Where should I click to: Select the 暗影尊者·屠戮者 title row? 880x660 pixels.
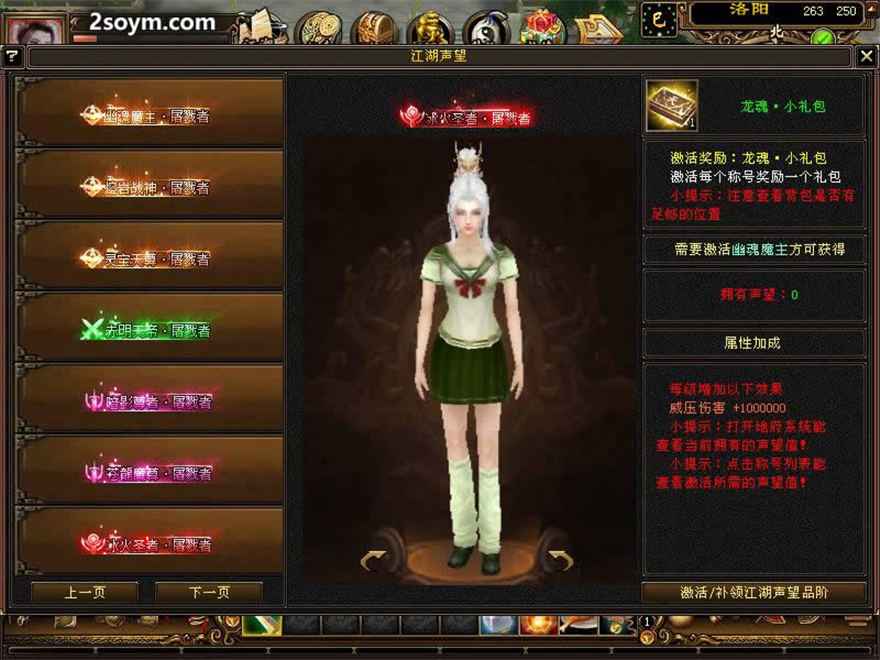(150, 401)
